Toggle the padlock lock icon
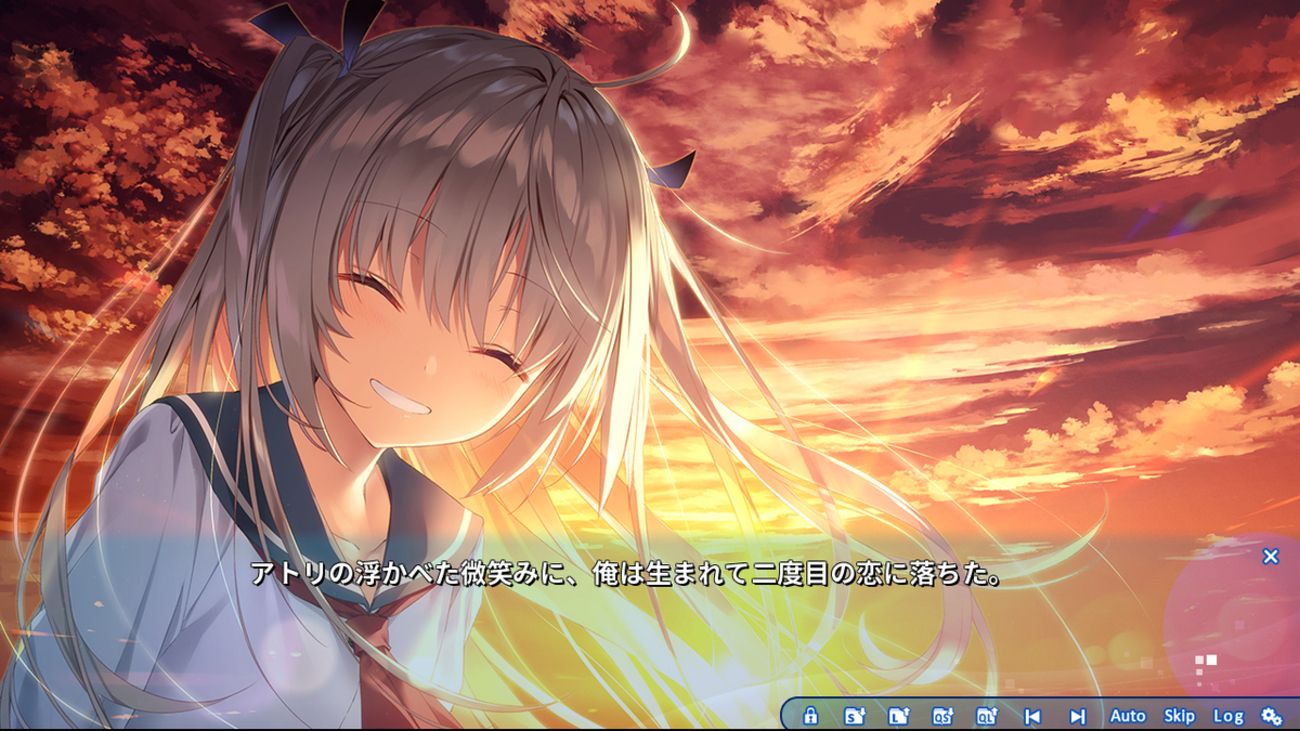 coord(811,716)
